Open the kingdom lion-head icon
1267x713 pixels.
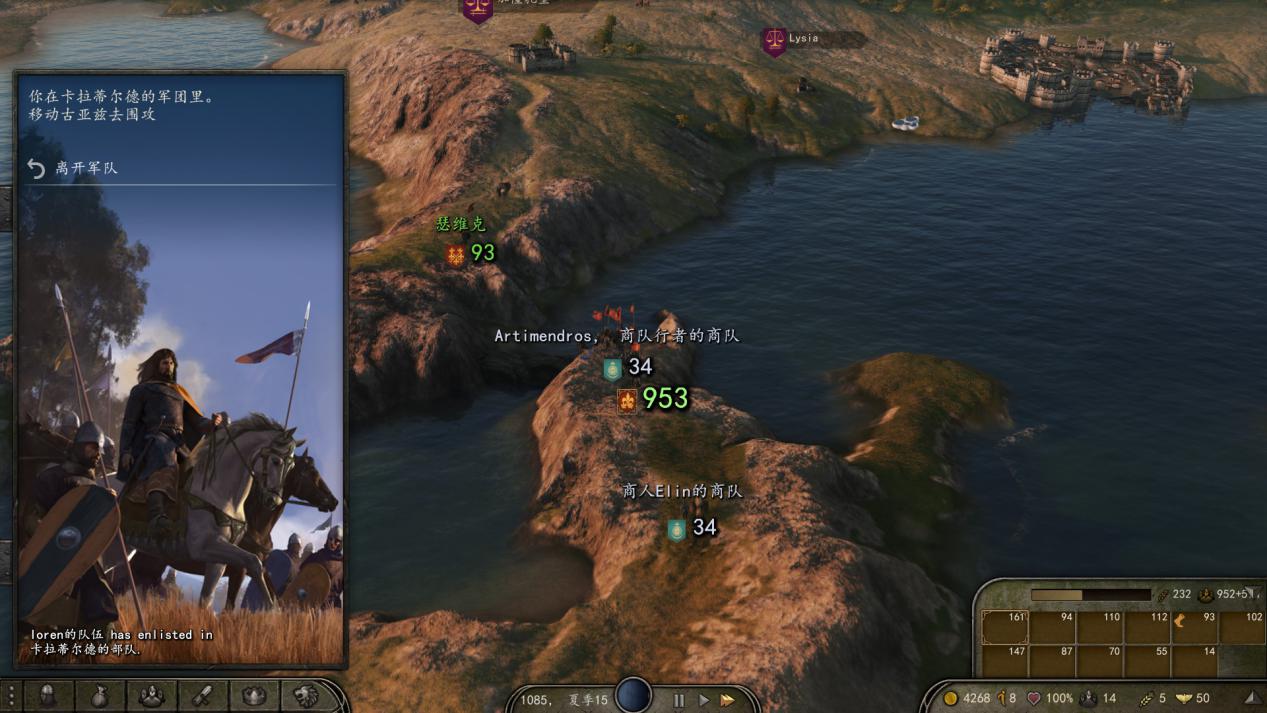pos(306,695)
